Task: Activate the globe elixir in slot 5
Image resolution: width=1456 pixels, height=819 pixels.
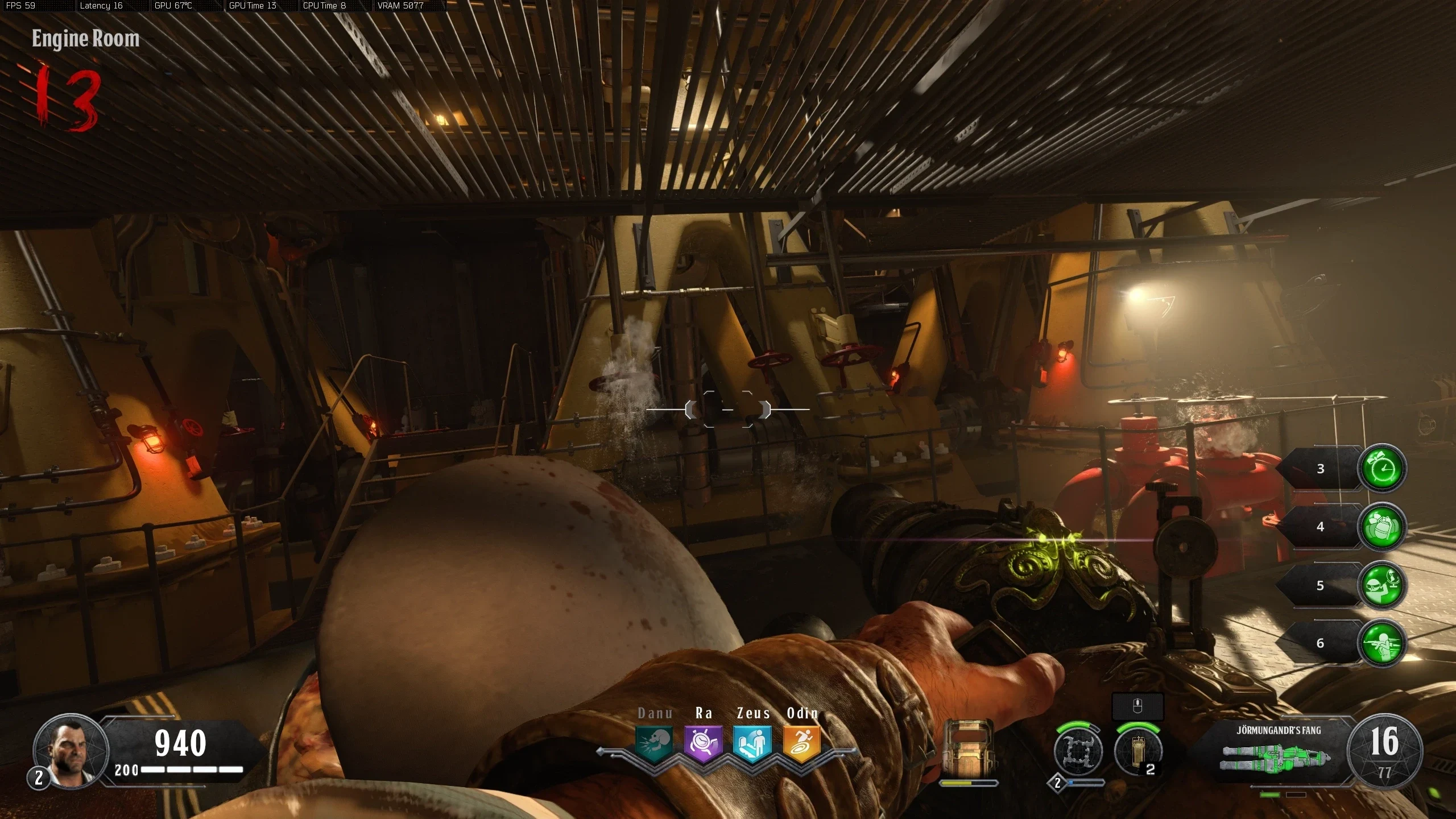Action: pyautogui.click(x=1381, y=585)
